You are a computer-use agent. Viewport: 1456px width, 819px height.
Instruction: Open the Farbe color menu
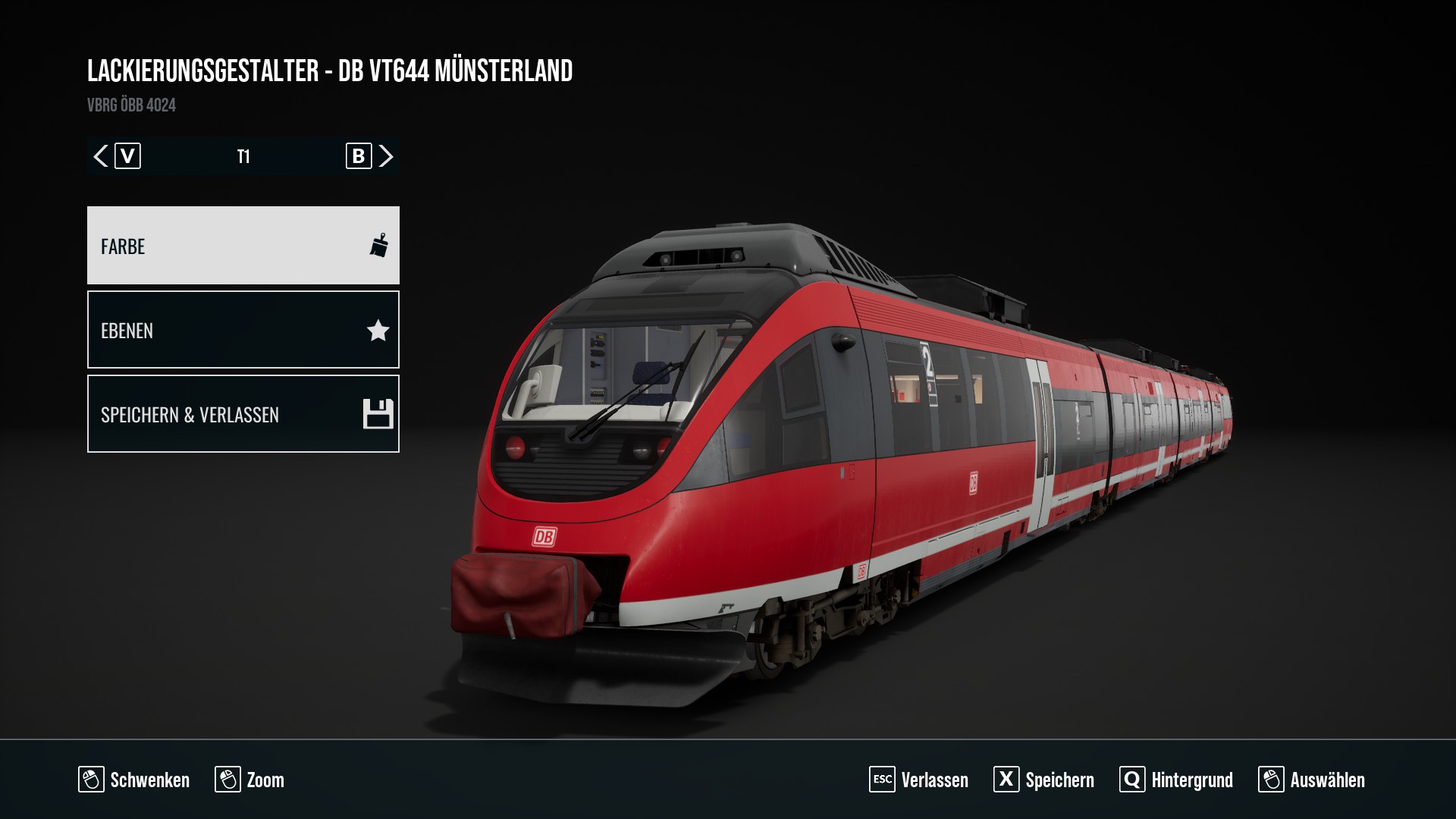[x=243, y=246]
